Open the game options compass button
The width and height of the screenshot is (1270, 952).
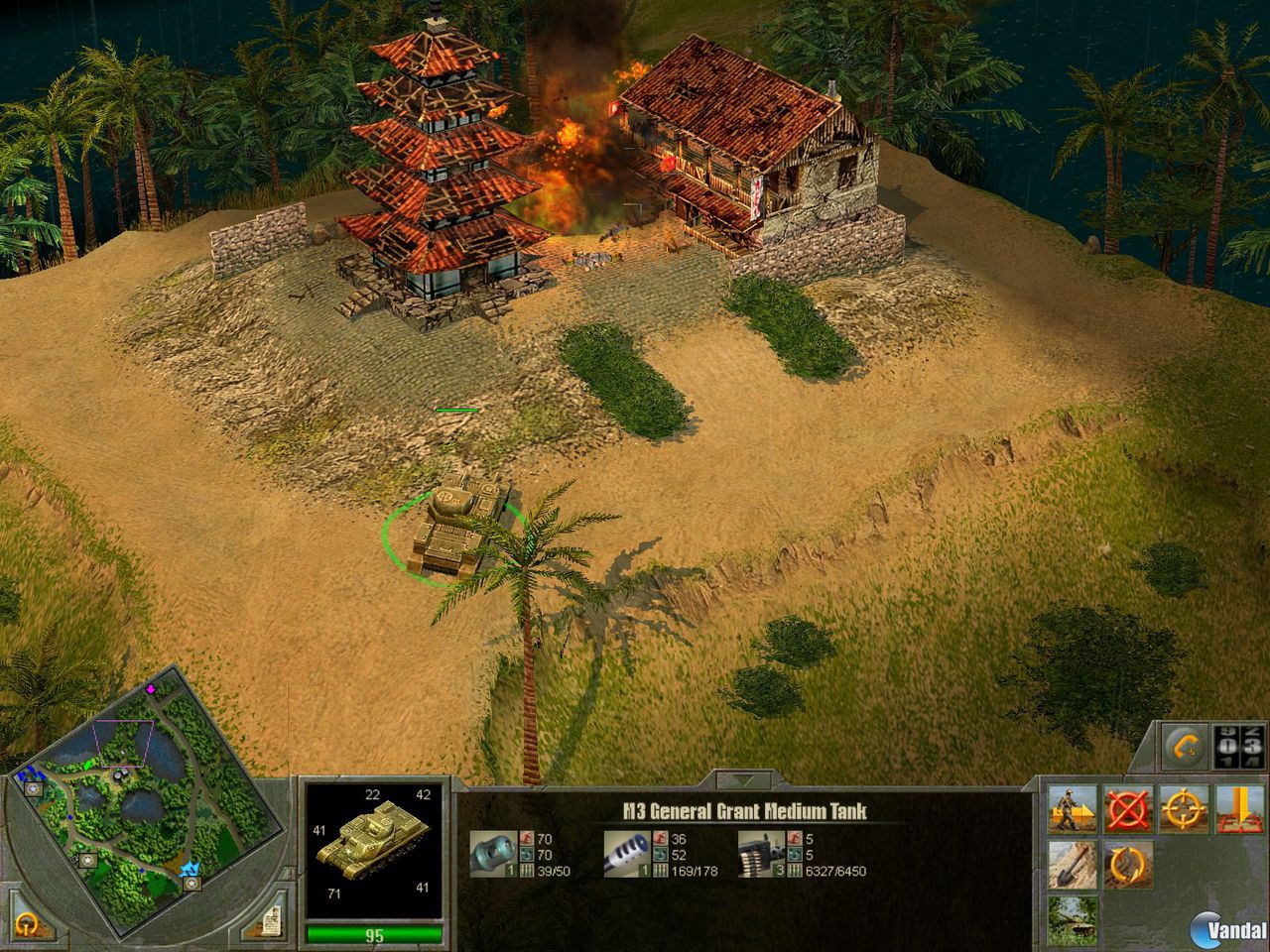tap(27, 921)
